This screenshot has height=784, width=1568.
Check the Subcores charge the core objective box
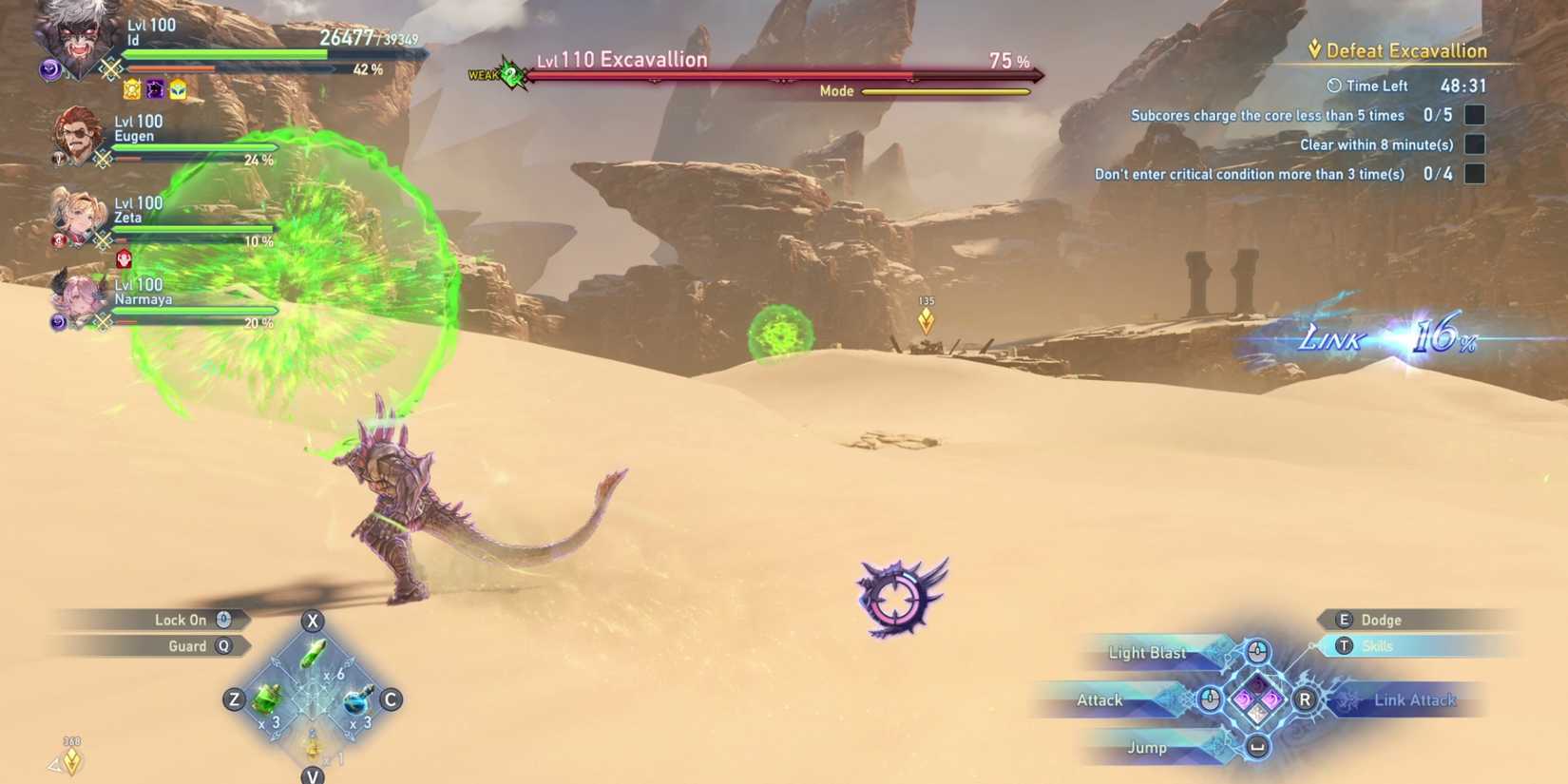[1474, 114]
